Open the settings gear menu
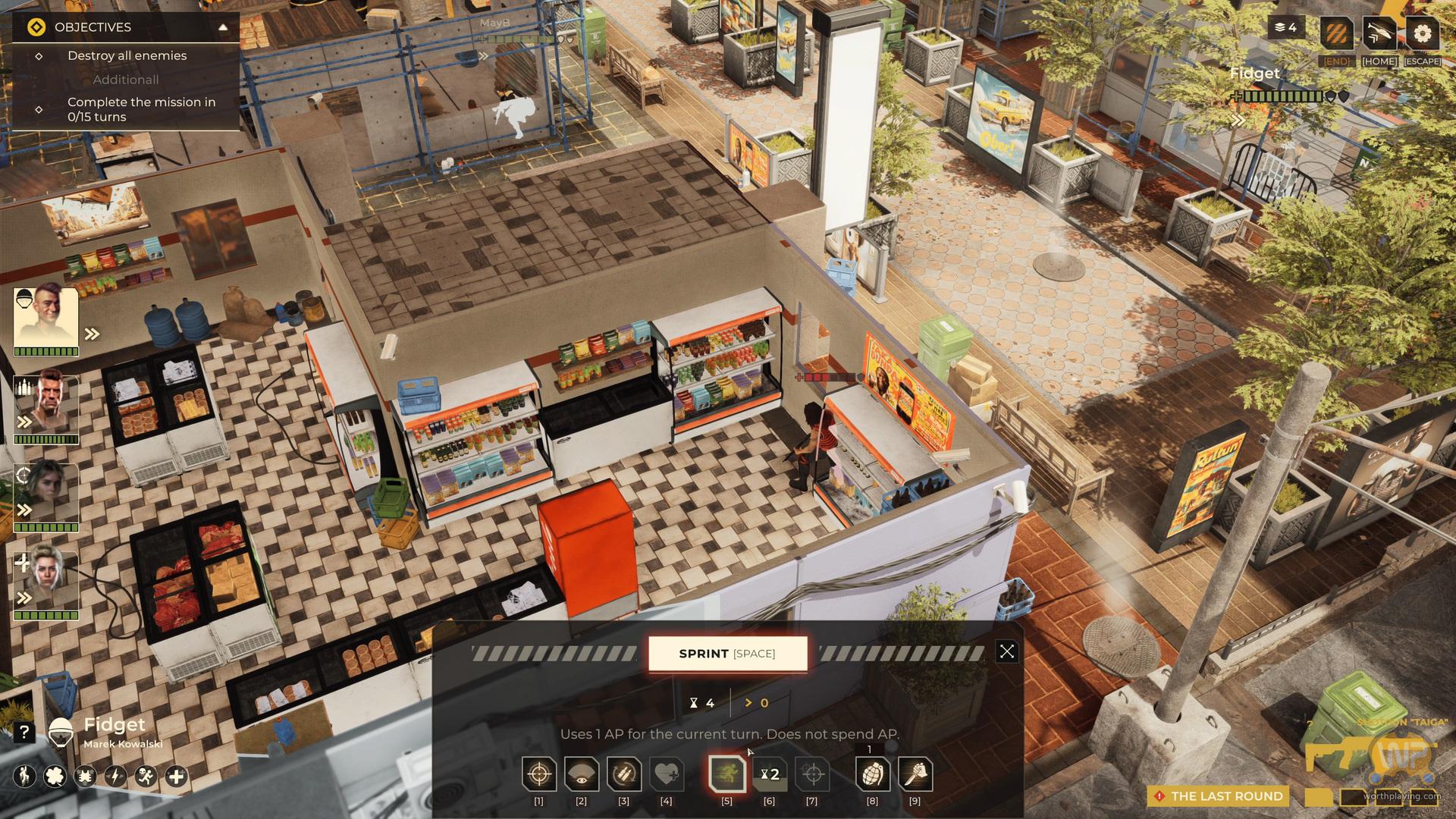Viewport: 1456px width, 819px height. [x=1422, y=33]
